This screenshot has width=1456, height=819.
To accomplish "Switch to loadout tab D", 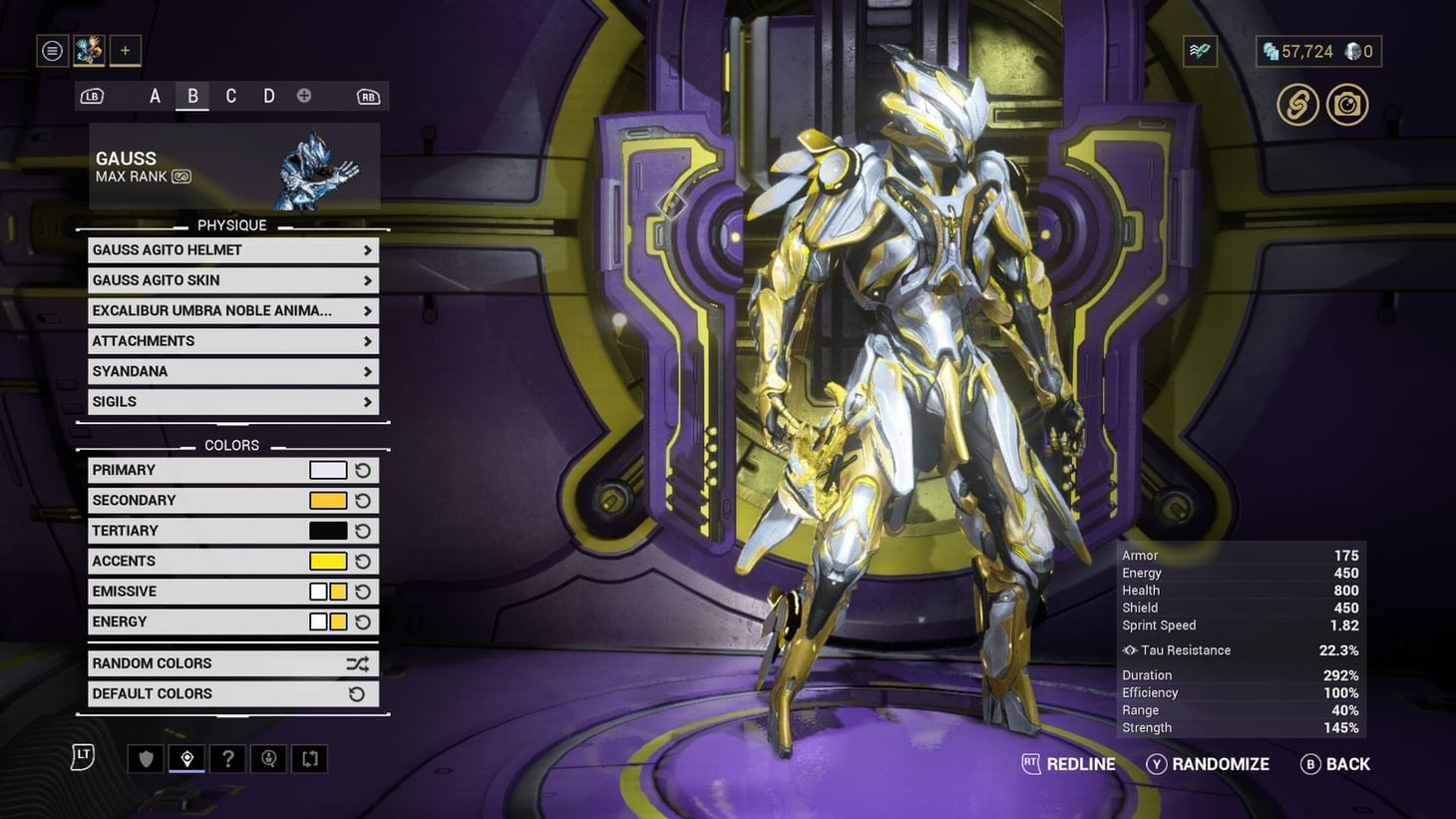I will point(268,96).
